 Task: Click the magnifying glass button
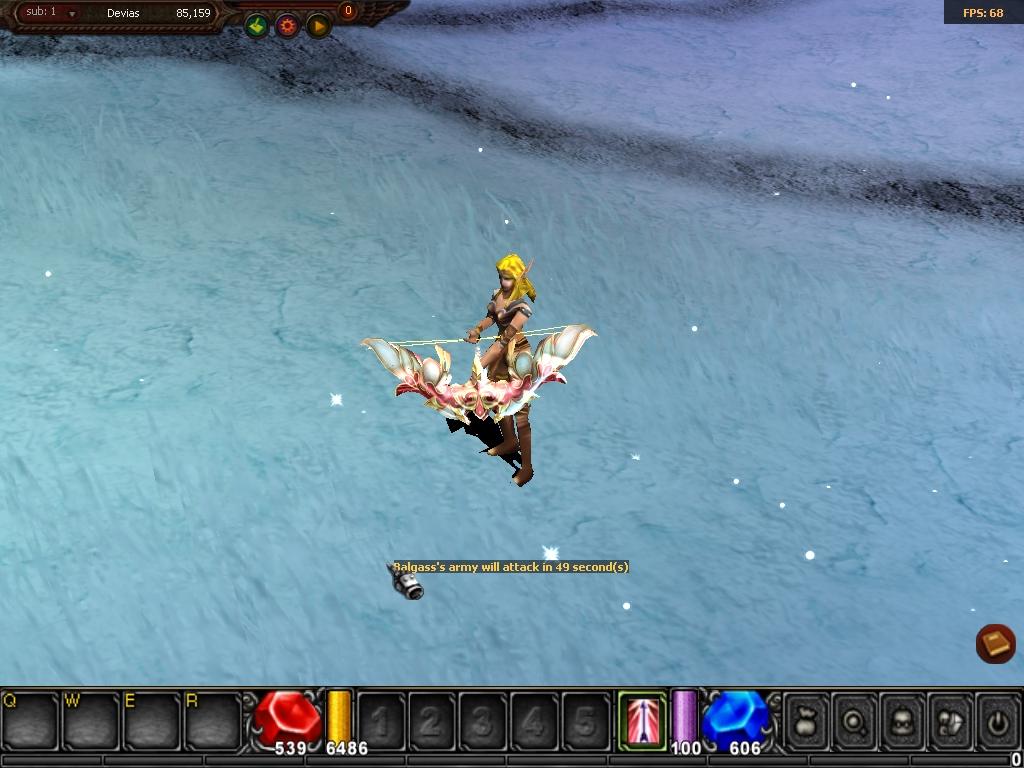coord(854,720)
